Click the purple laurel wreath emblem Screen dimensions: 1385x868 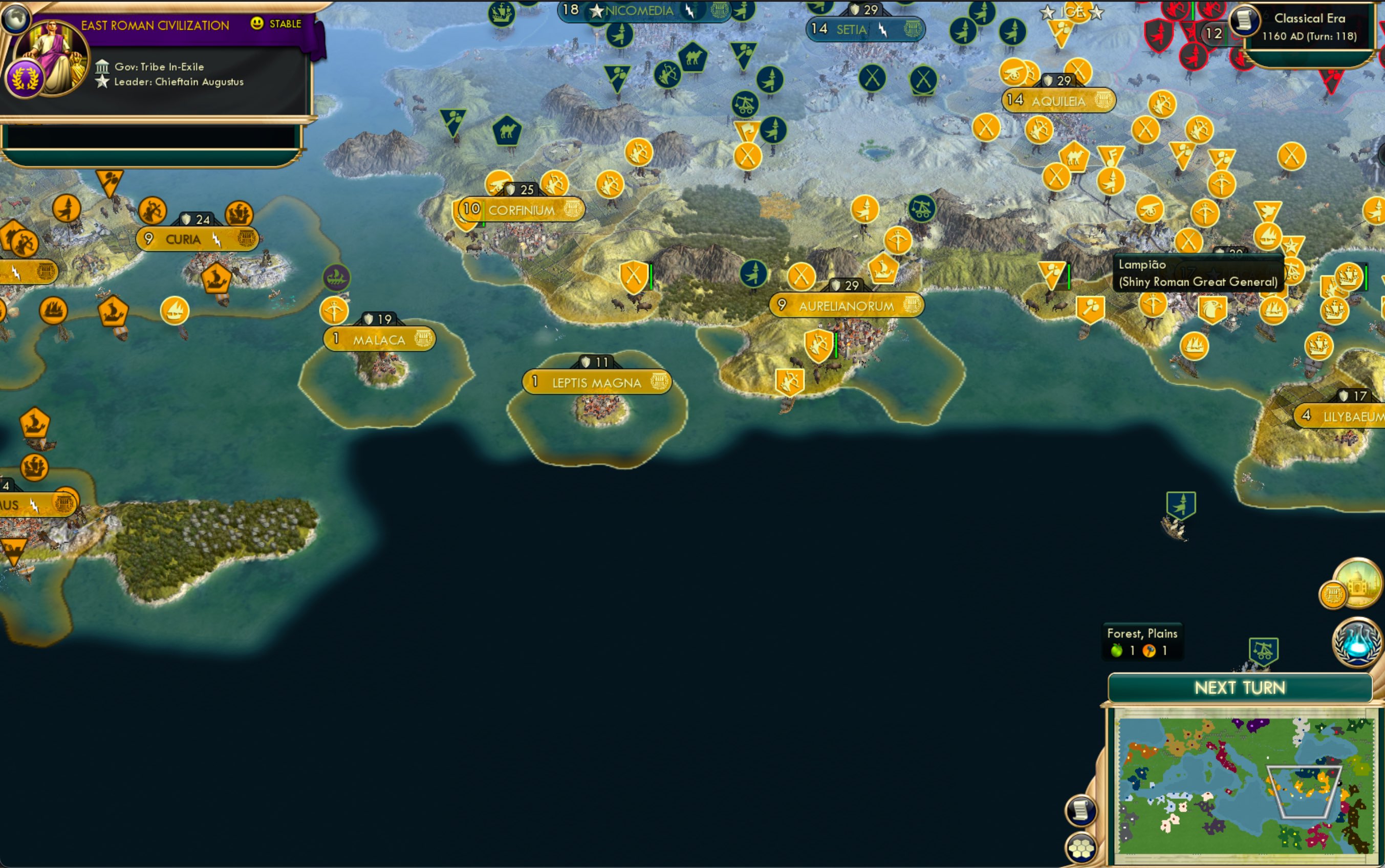tap(25, 79)
